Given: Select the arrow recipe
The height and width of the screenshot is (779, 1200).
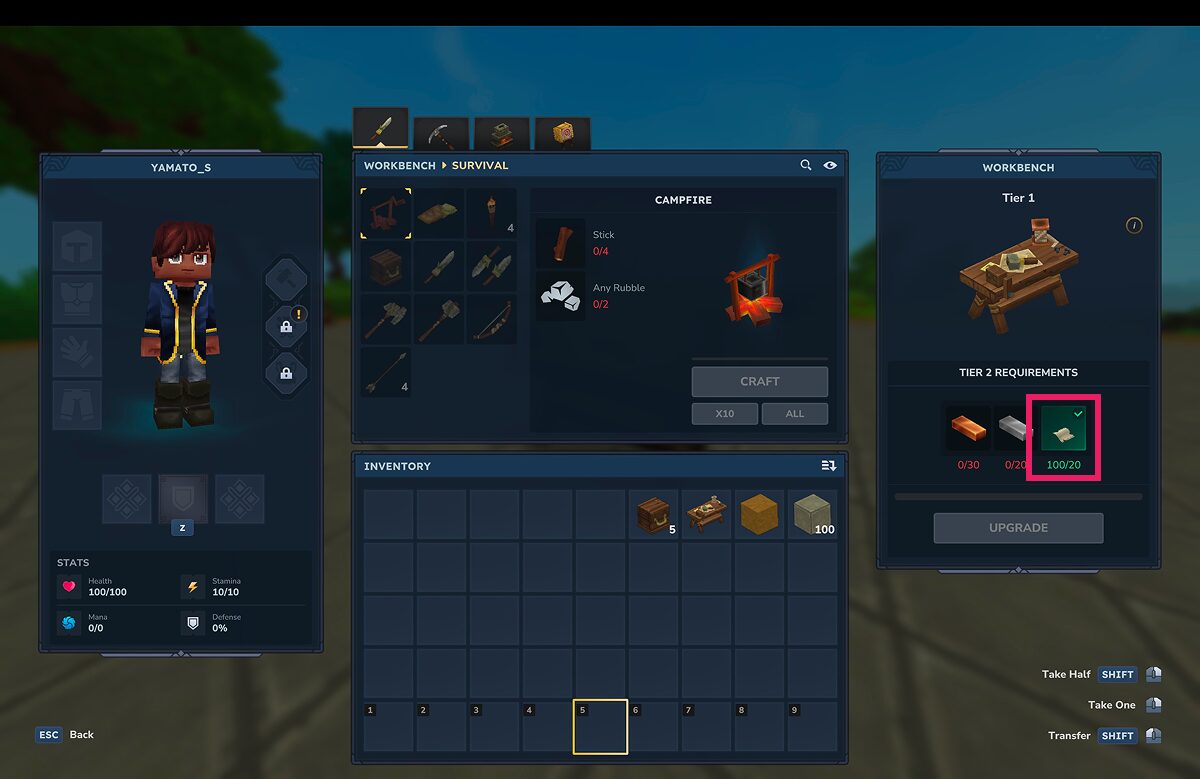Looking at the screenshot, I should (x=386, y=372).
